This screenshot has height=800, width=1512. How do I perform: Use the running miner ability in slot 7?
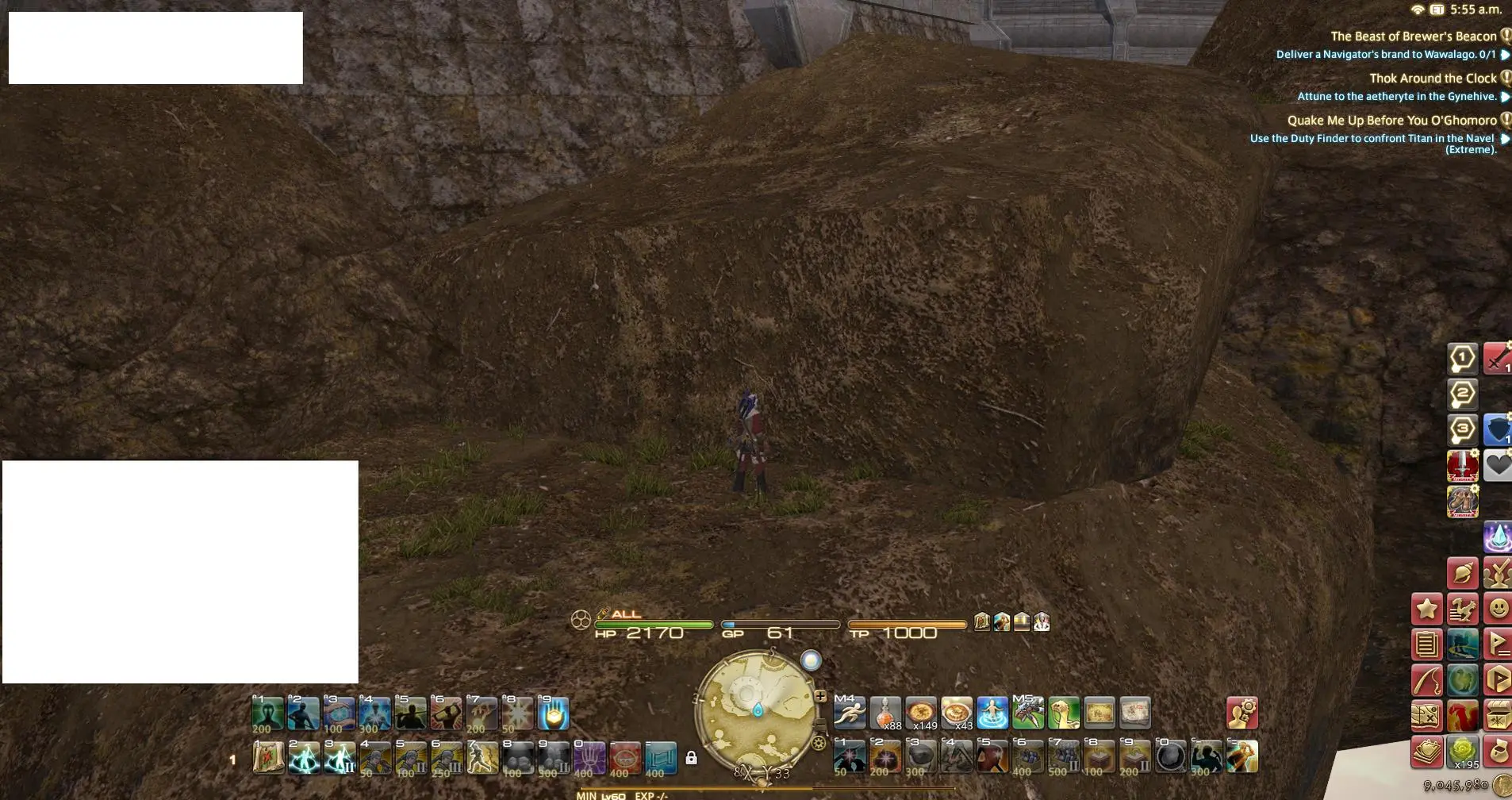pyautogui.click(x=482, y=758)
